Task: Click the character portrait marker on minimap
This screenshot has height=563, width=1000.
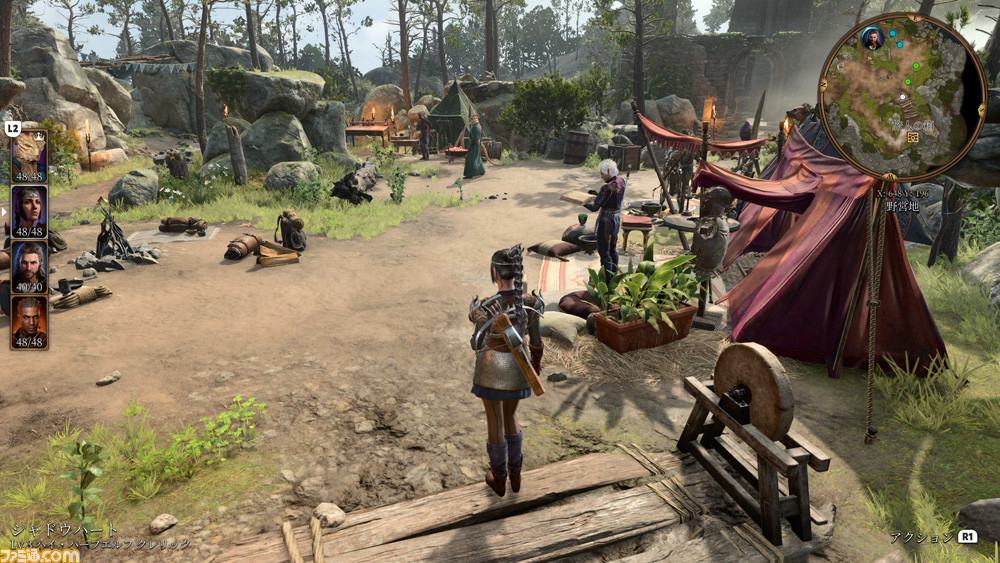Action: click(872, 39)
